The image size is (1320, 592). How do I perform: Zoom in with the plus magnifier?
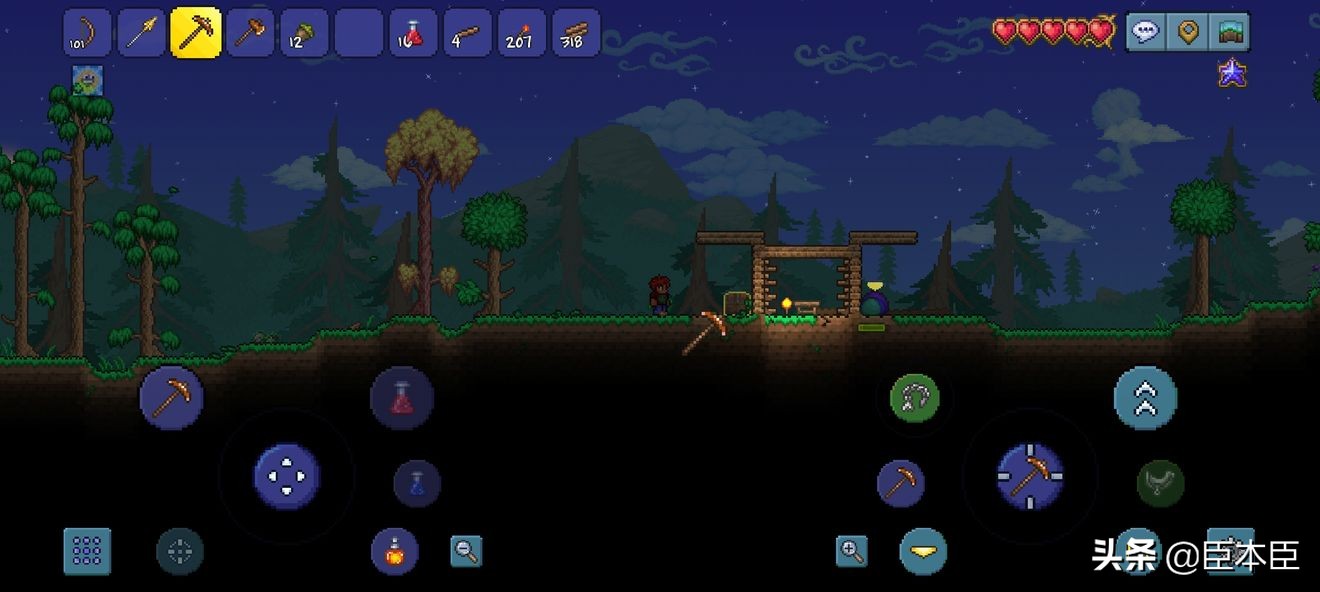coord(851,550)
